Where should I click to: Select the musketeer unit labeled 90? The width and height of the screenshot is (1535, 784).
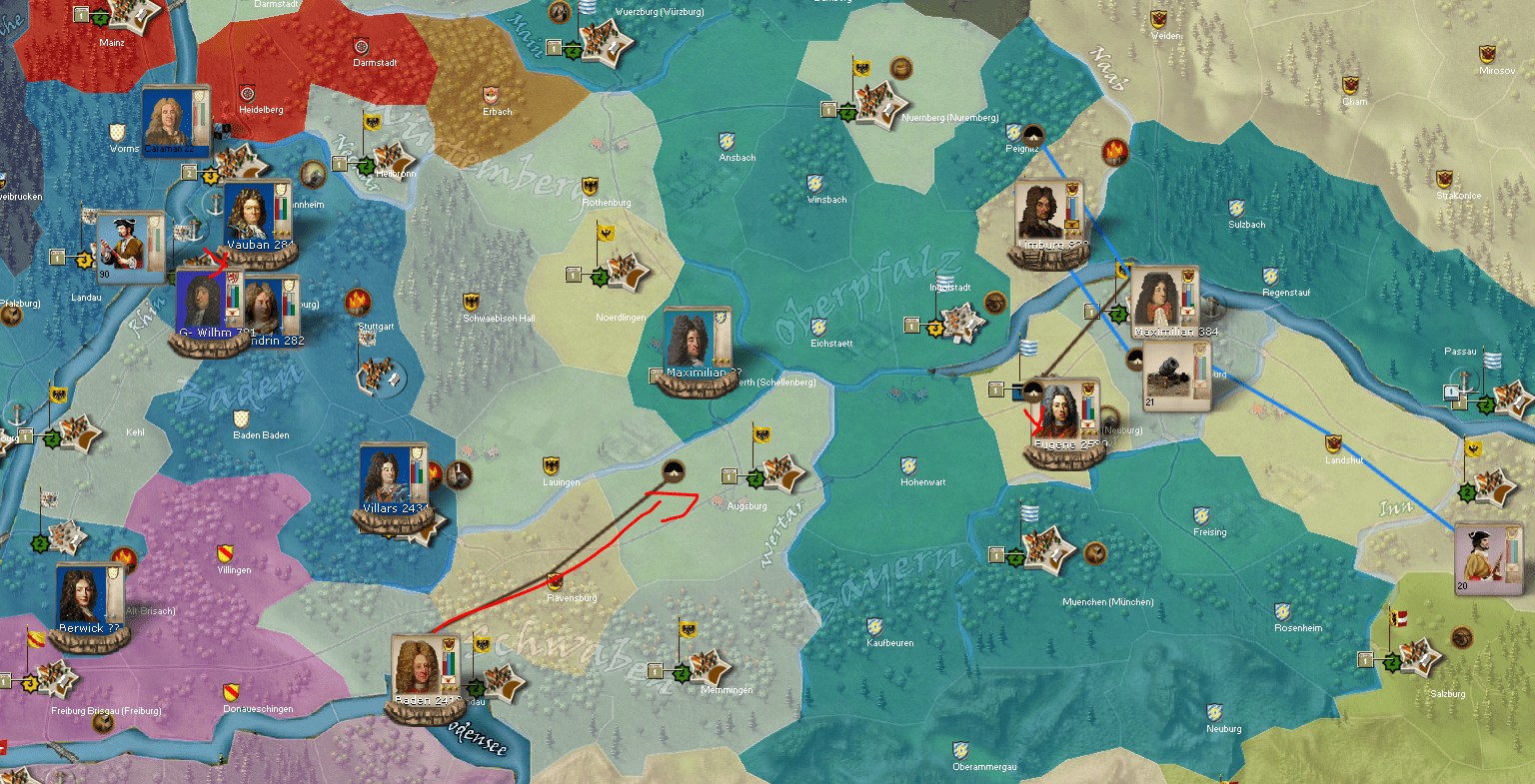tap(124, 246)
